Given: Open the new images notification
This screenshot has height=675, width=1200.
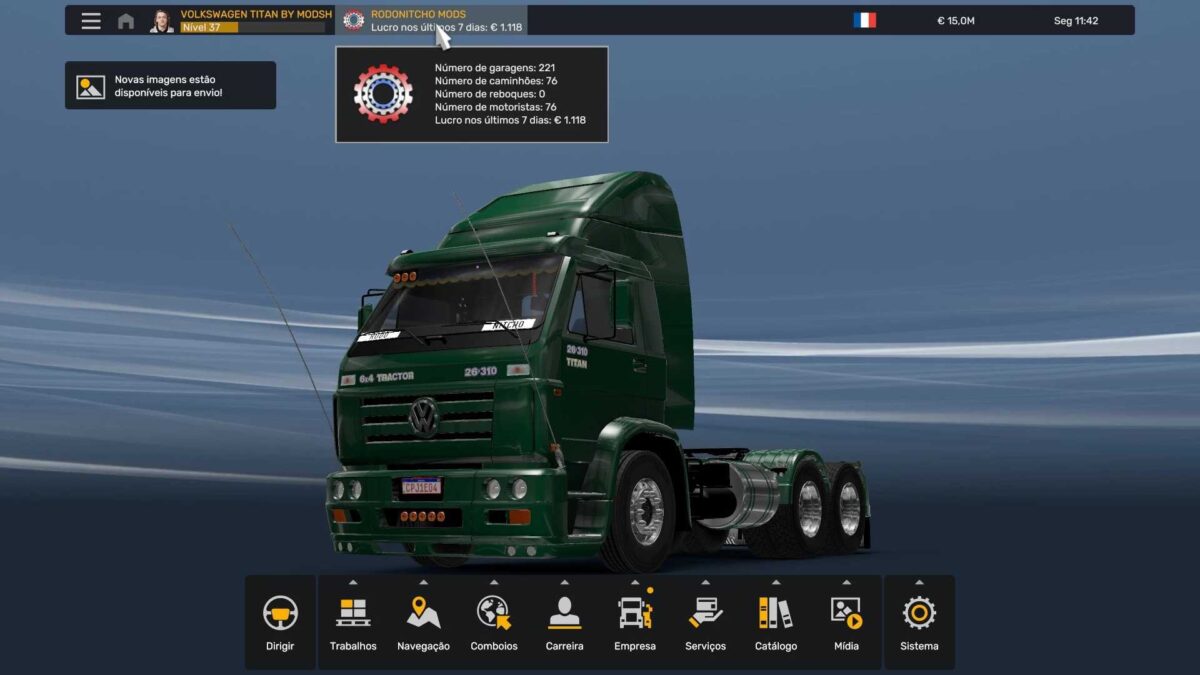Looking at the screenshot, I should 170,86.
